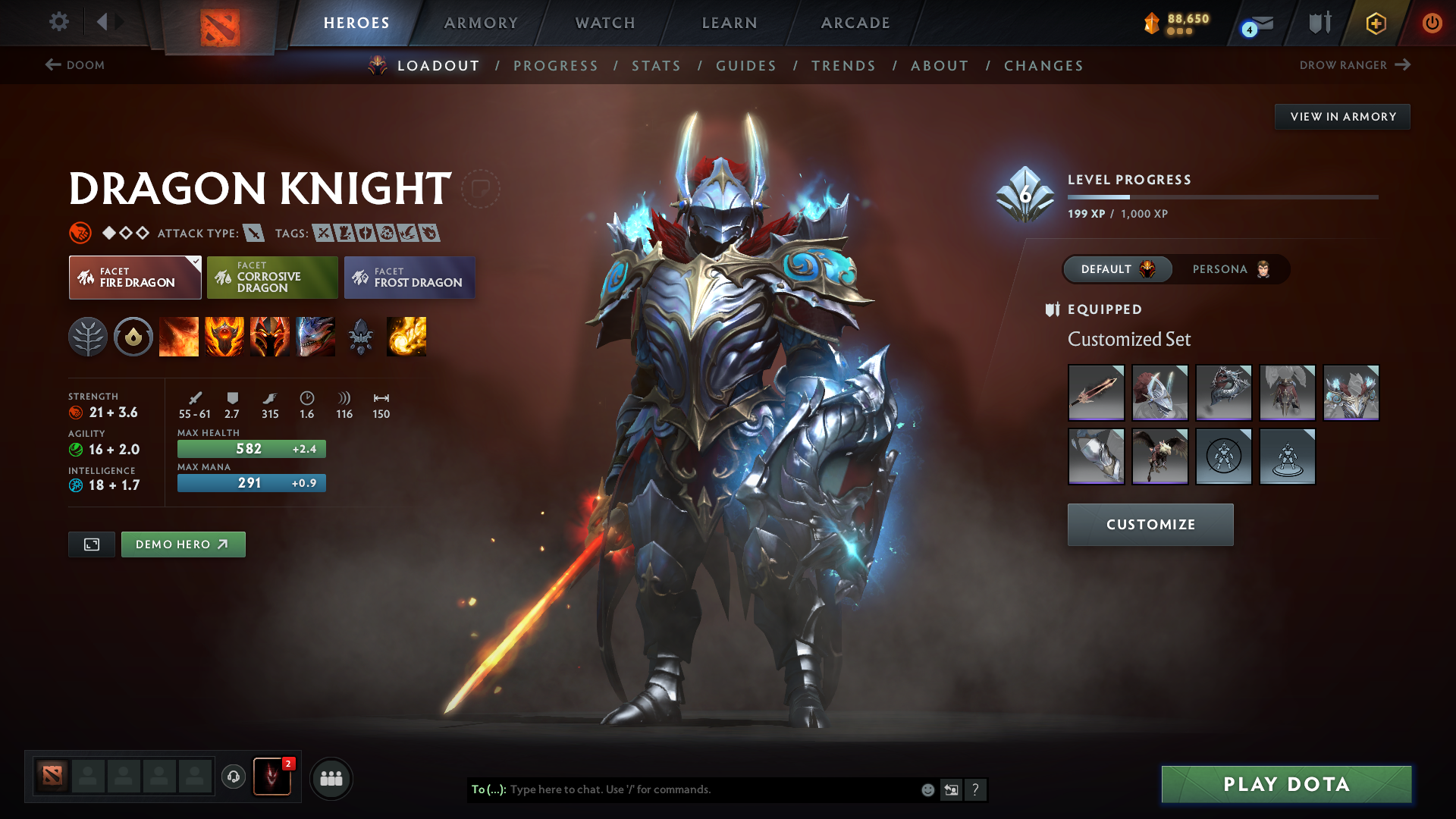Select the Elder Dragon Form ability icon
The width and height of the screenshot is (1456, 819).
coord(315,337)
